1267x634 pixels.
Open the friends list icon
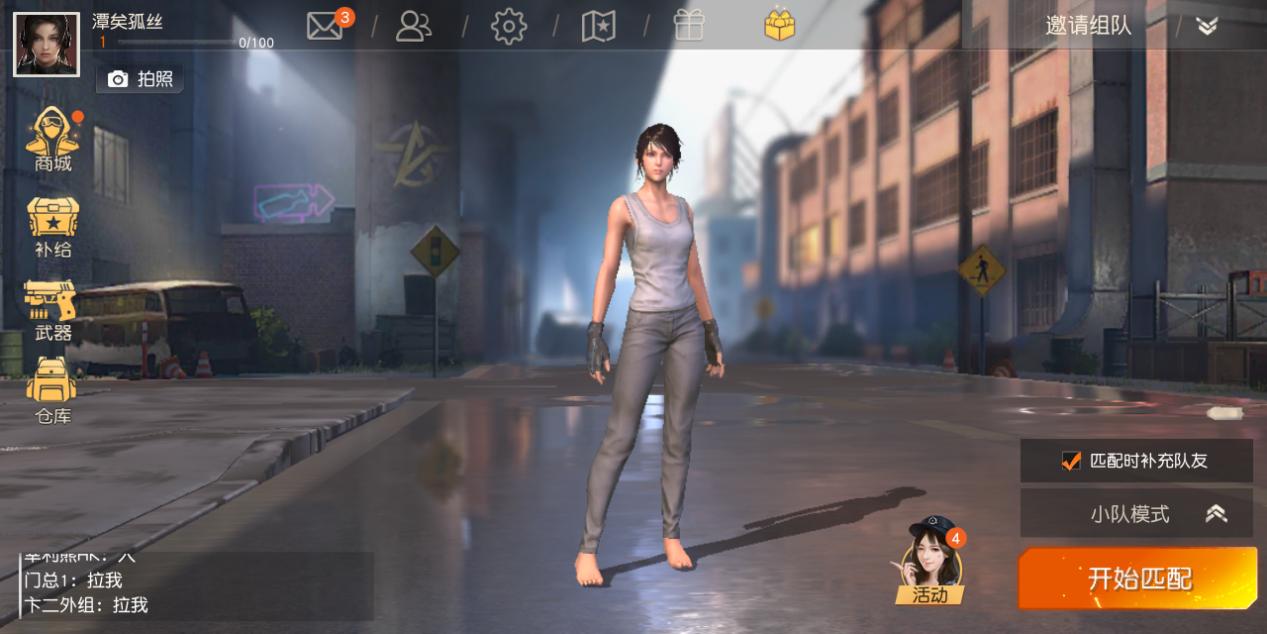[413, 26]
